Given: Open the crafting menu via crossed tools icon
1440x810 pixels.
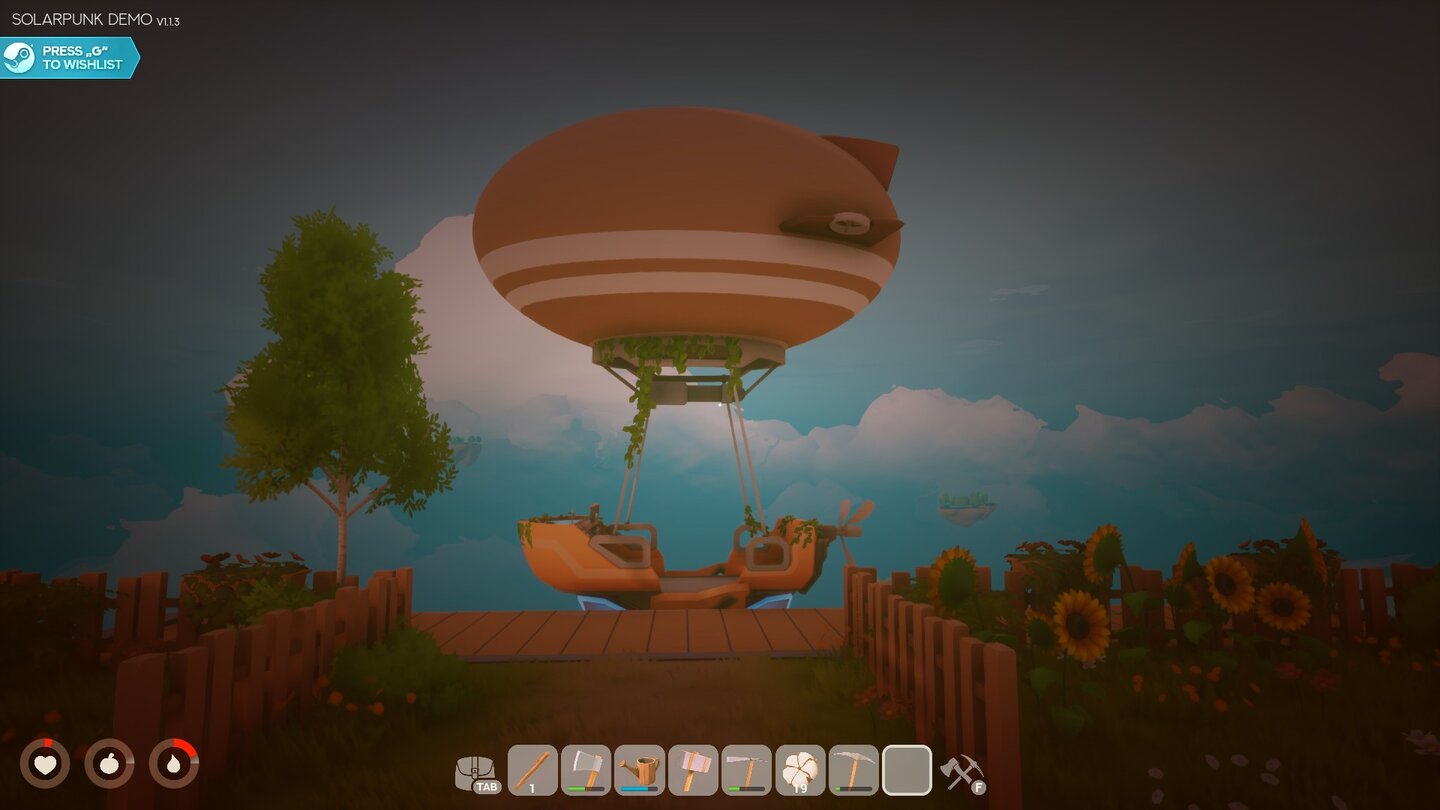Looking at the screenshot, I should [959, 768].
